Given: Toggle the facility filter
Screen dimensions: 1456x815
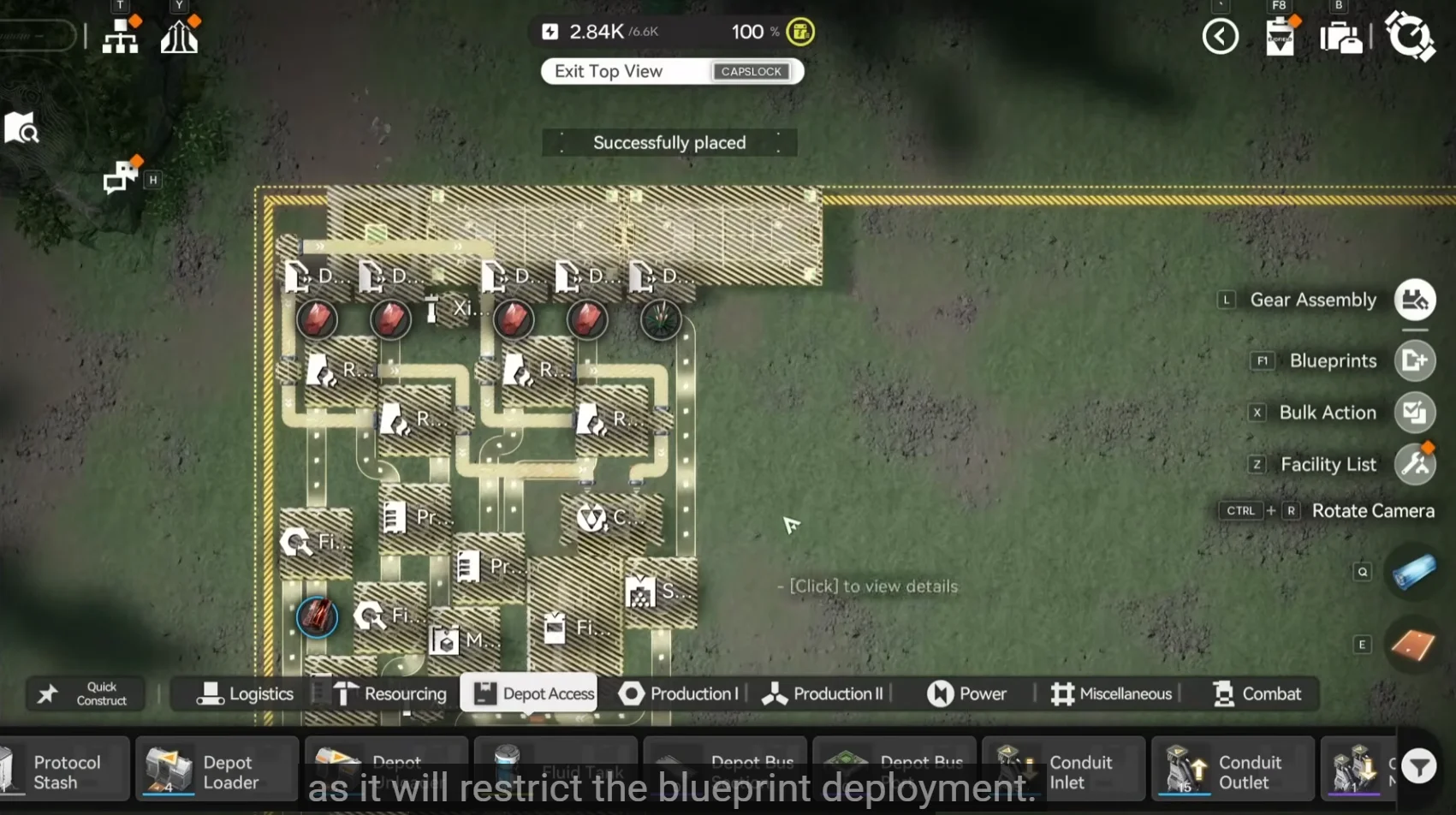Looking at the screenshot, I should [1419, 766].
